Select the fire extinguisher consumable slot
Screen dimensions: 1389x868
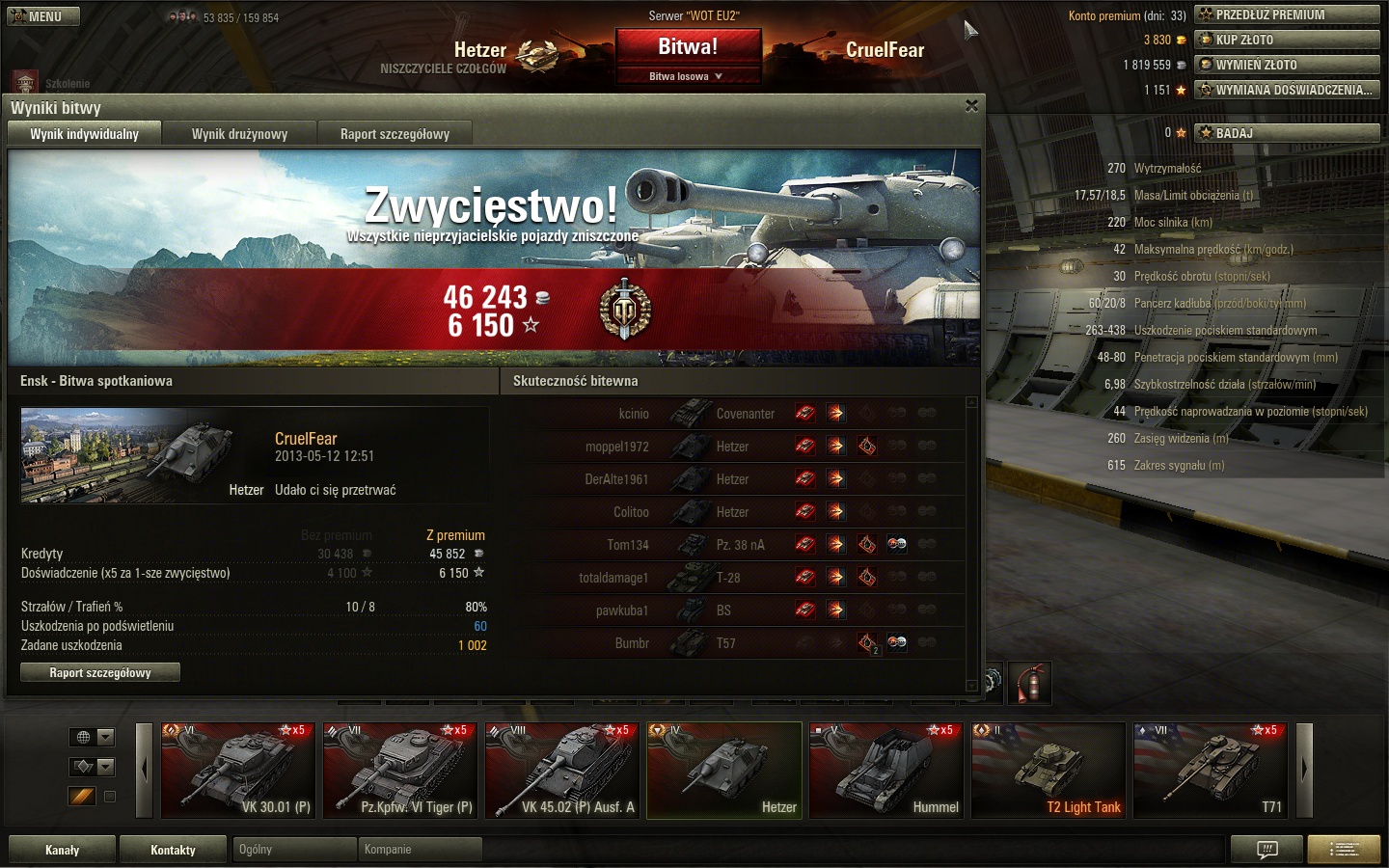tap(1030, 683)
